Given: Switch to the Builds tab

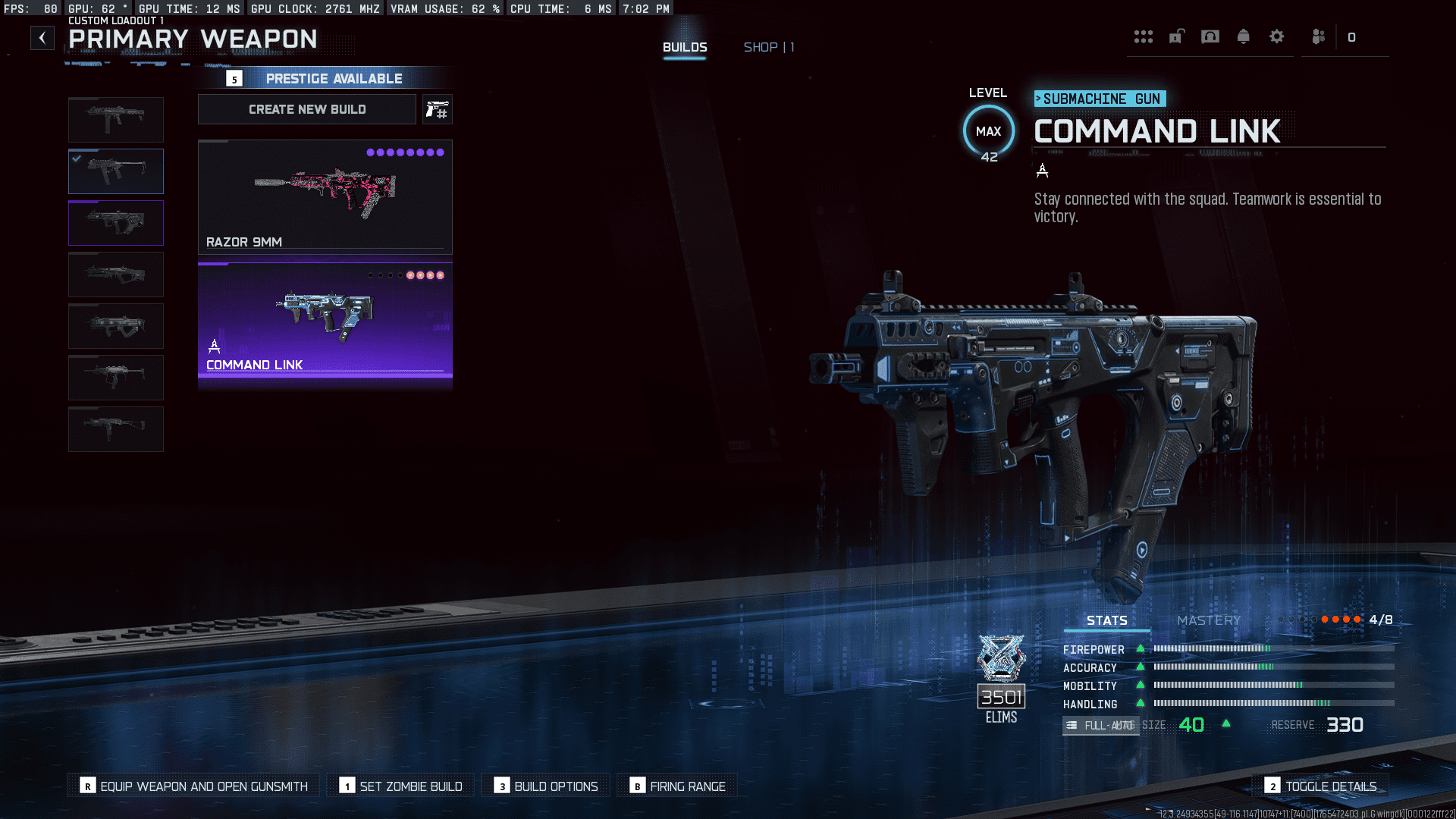Looking at the screenshot, I should click(685, 47).
